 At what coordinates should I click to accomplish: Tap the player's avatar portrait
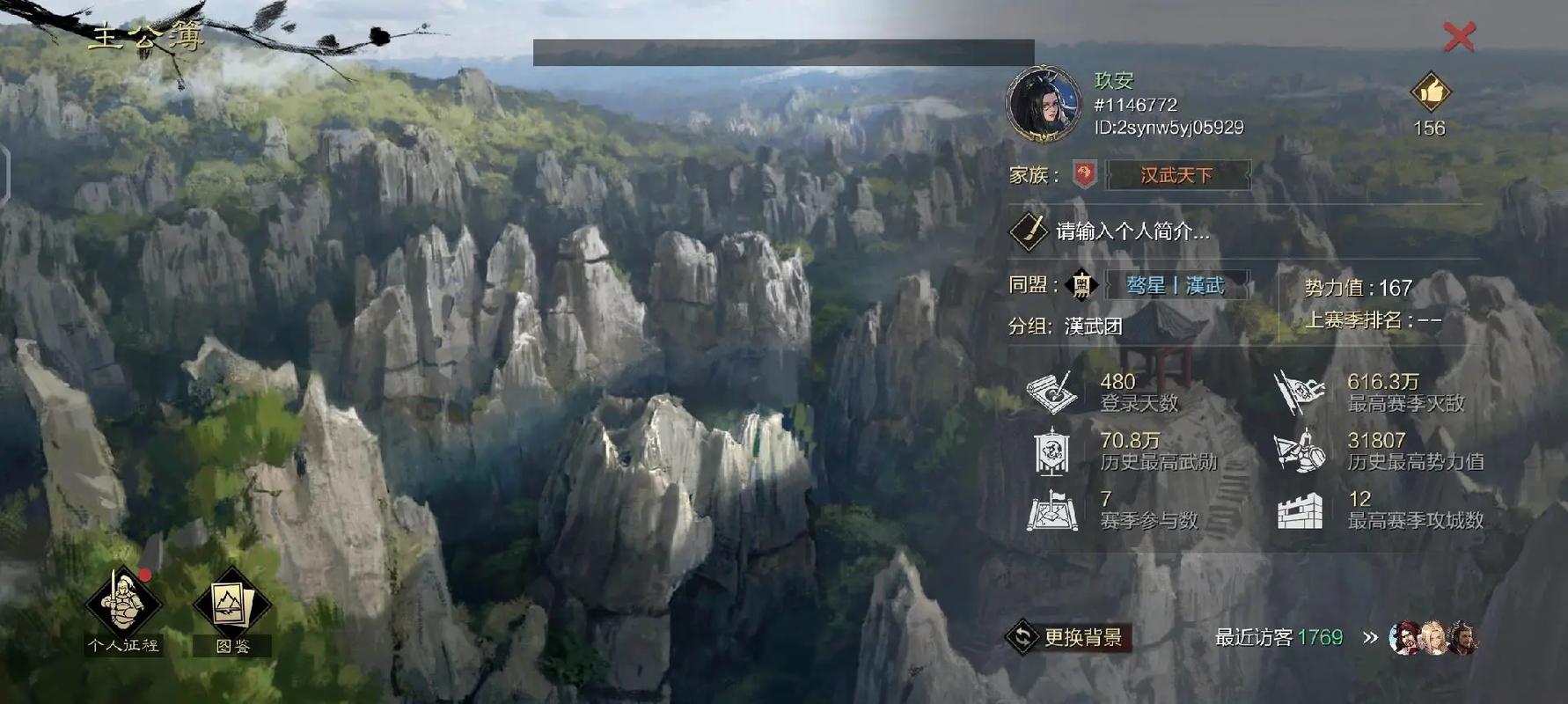pos(1044,104)
